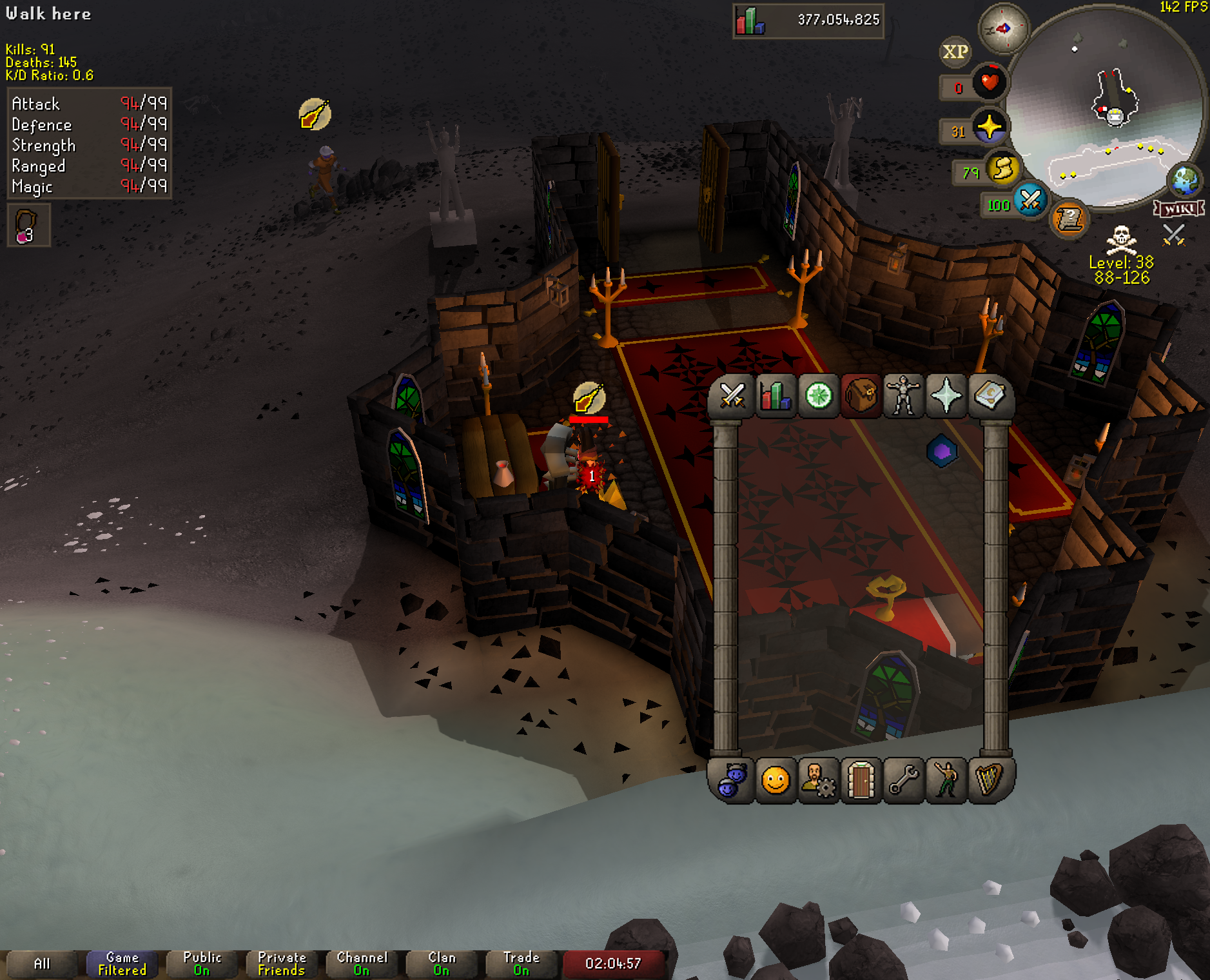
Task: Open the Logout door tab
Action: [x=861, y=780]
